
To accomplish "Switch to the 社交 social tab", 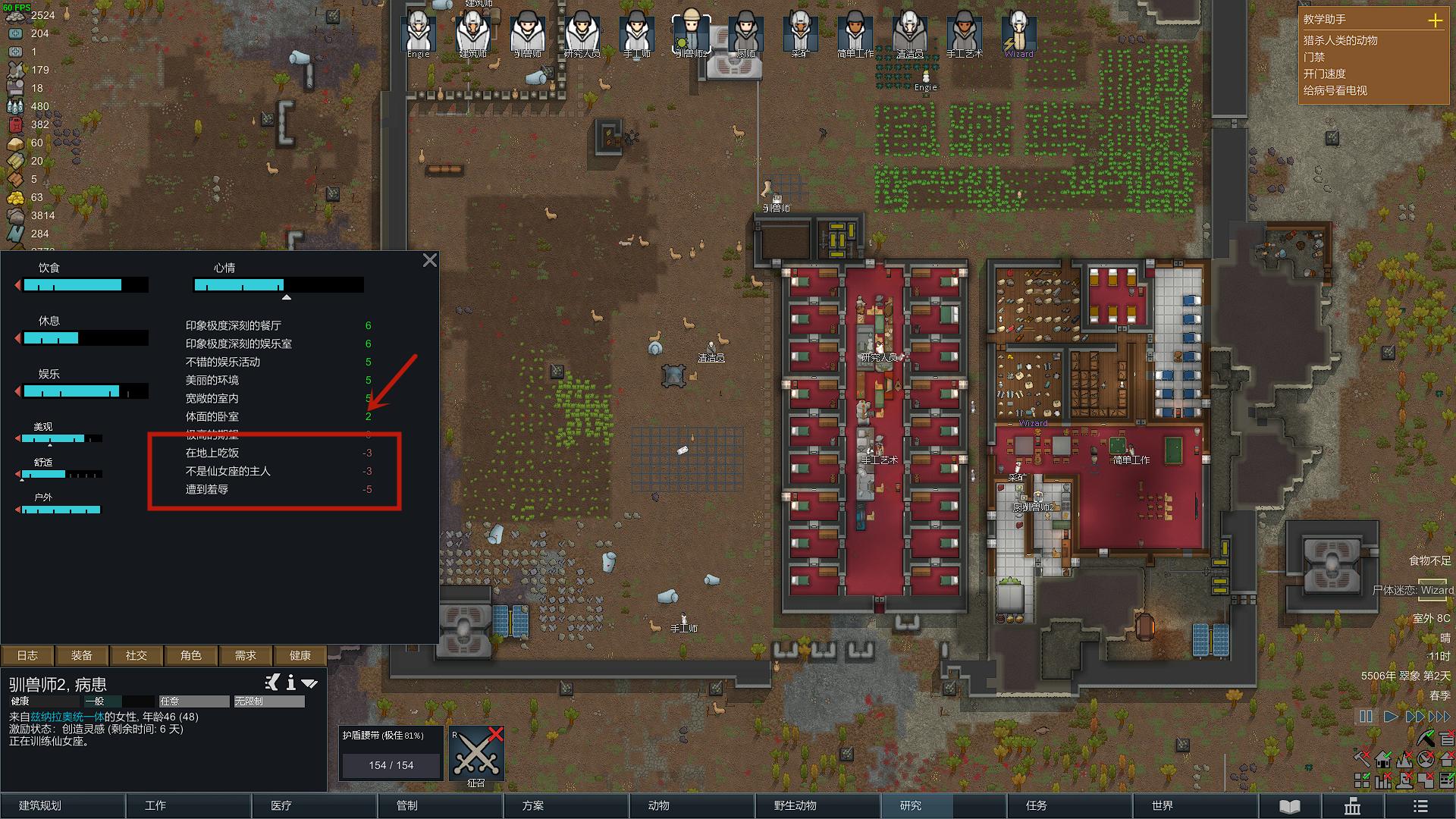I will point(136,655).
